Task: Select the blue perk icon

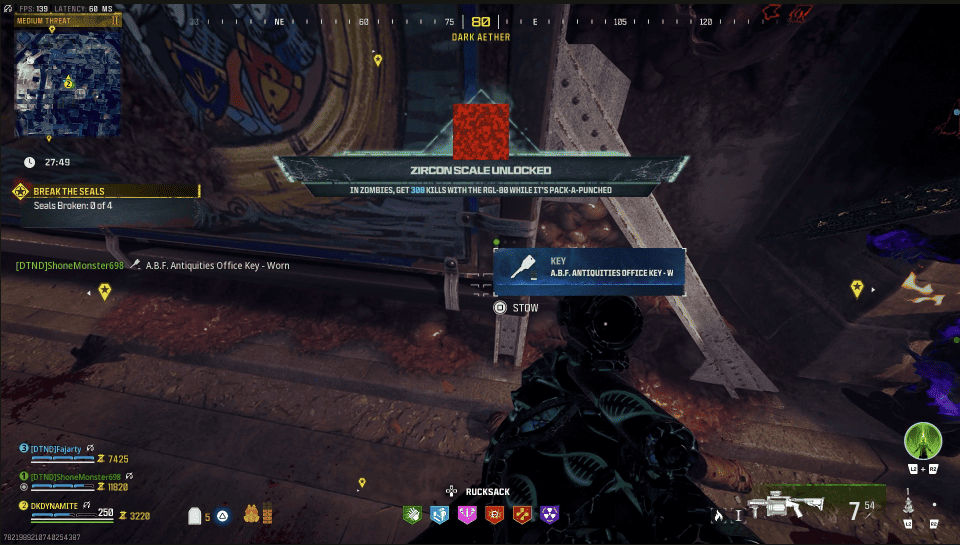Action: click(439, 514)
